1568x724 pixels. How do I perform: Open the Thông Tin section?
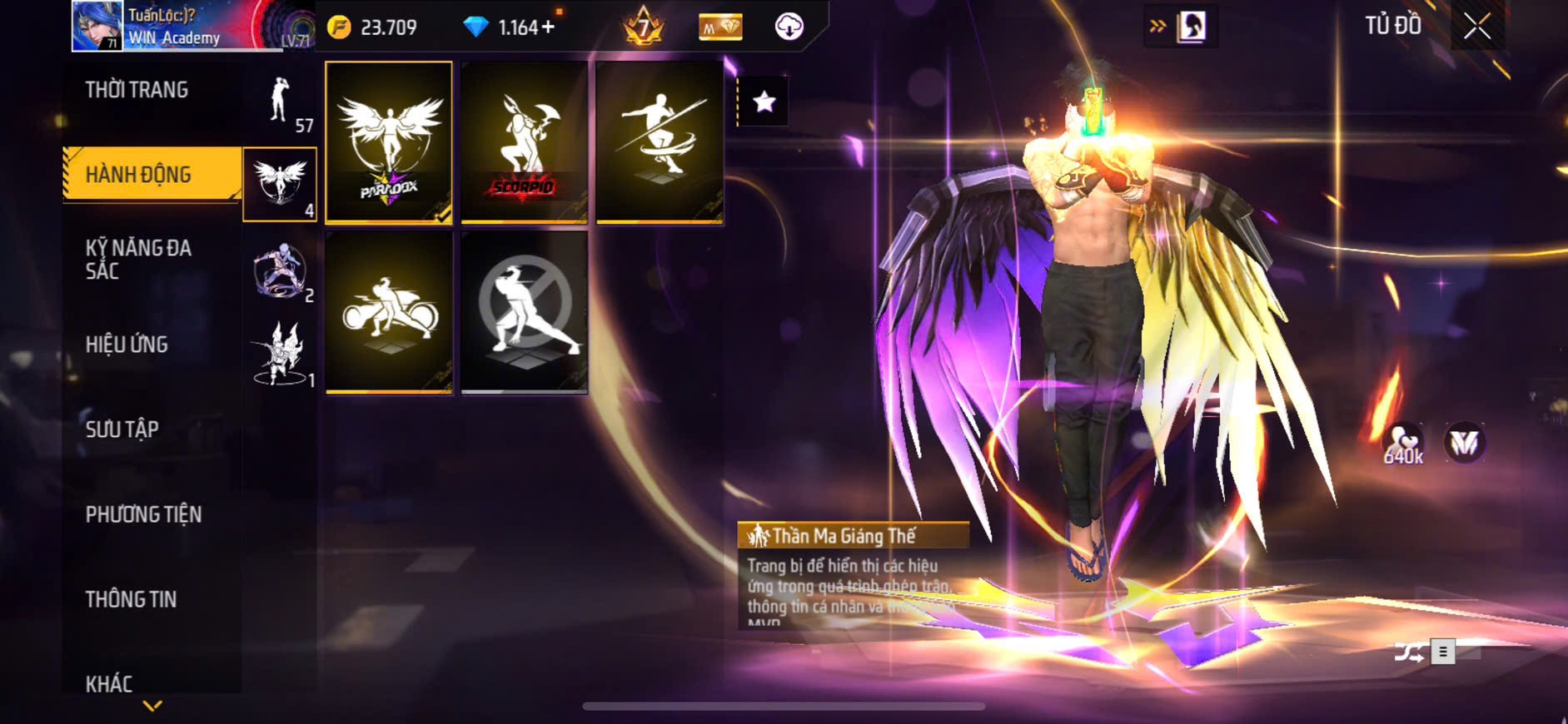131,599
